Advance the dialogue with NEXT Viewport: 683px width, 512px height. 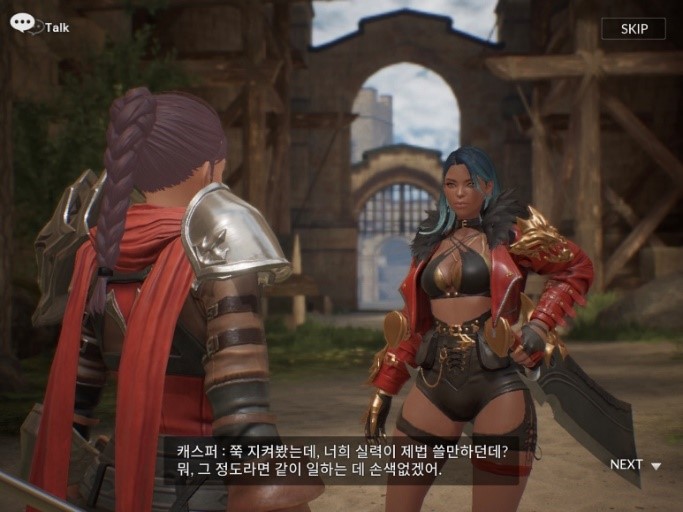pyautogui.click(x=635, y=465)
